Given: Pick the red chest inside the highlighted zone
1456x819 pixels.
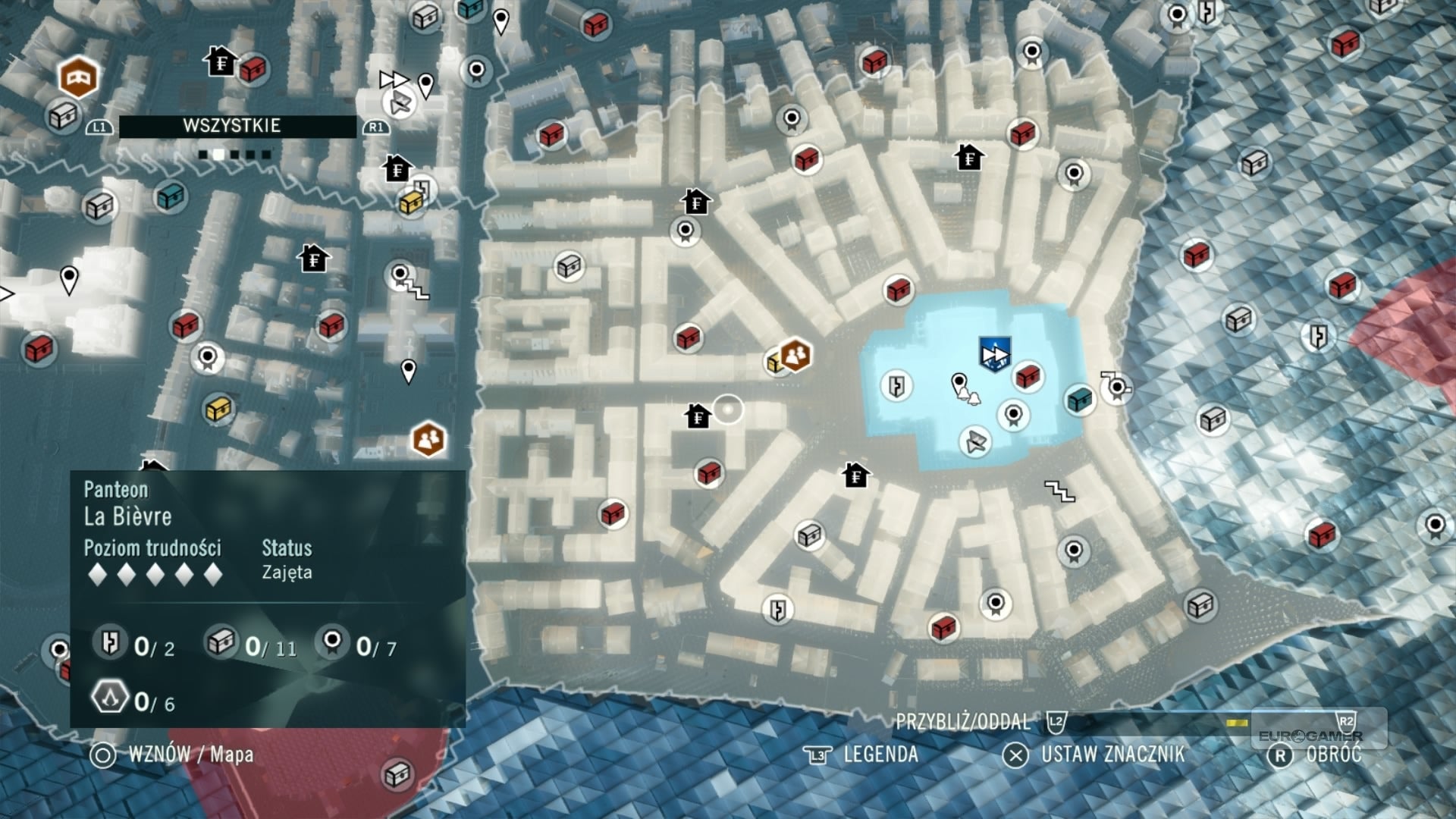Looking at the screenshot, I should (x=1028, y=375).
